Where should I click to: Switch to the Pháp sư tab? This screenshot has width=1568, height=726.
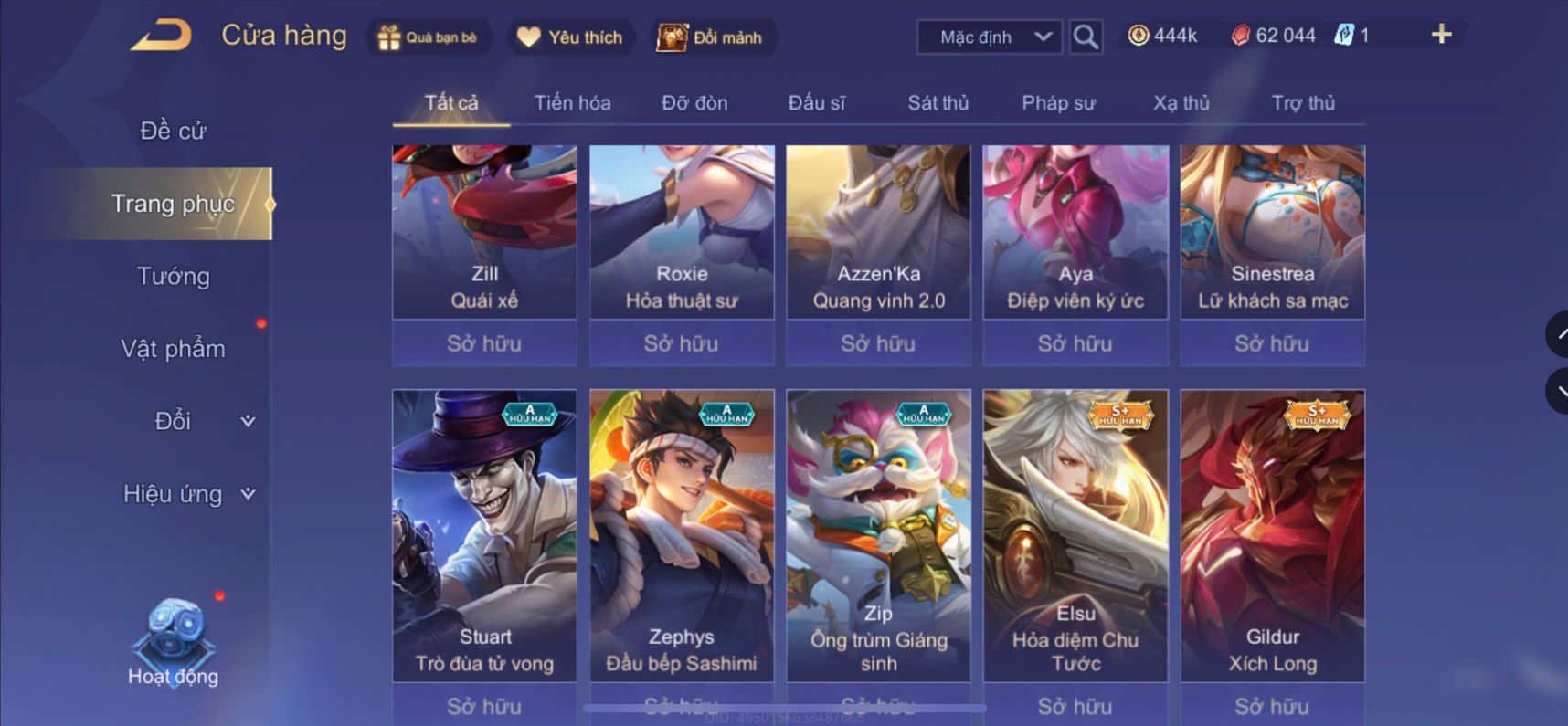coord(1059,102)
